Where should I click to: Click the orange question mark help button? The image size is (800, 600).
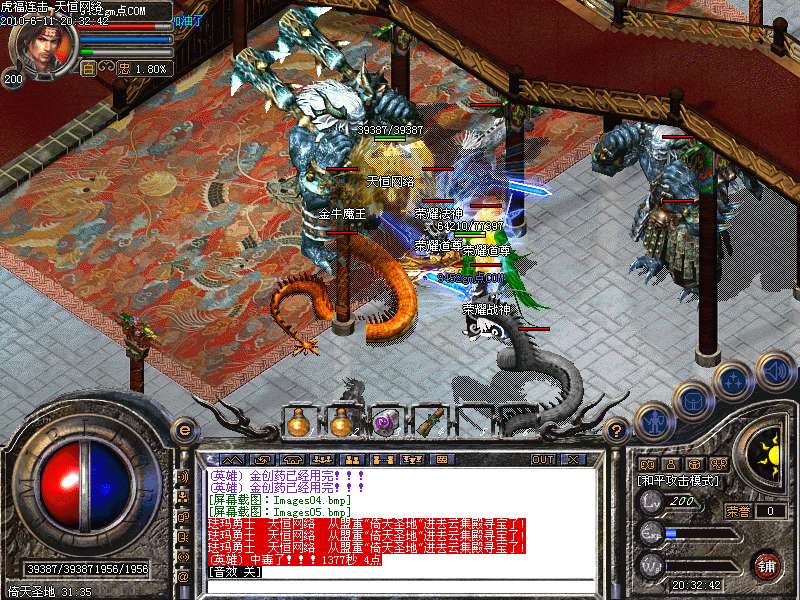click(x=617, y=430)
